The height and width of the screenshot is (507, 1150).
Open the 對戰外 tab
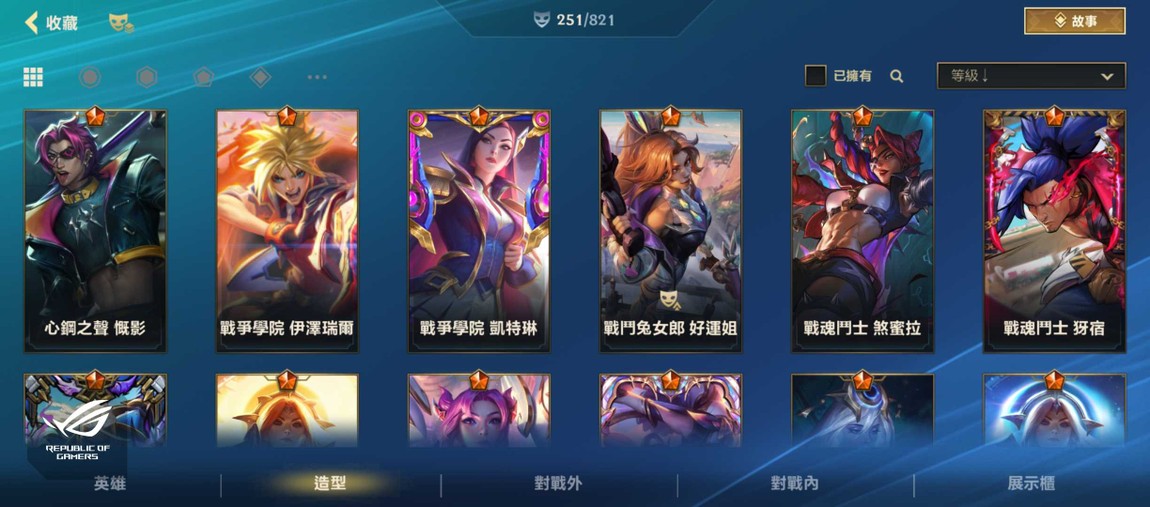[x=558, y=484]
